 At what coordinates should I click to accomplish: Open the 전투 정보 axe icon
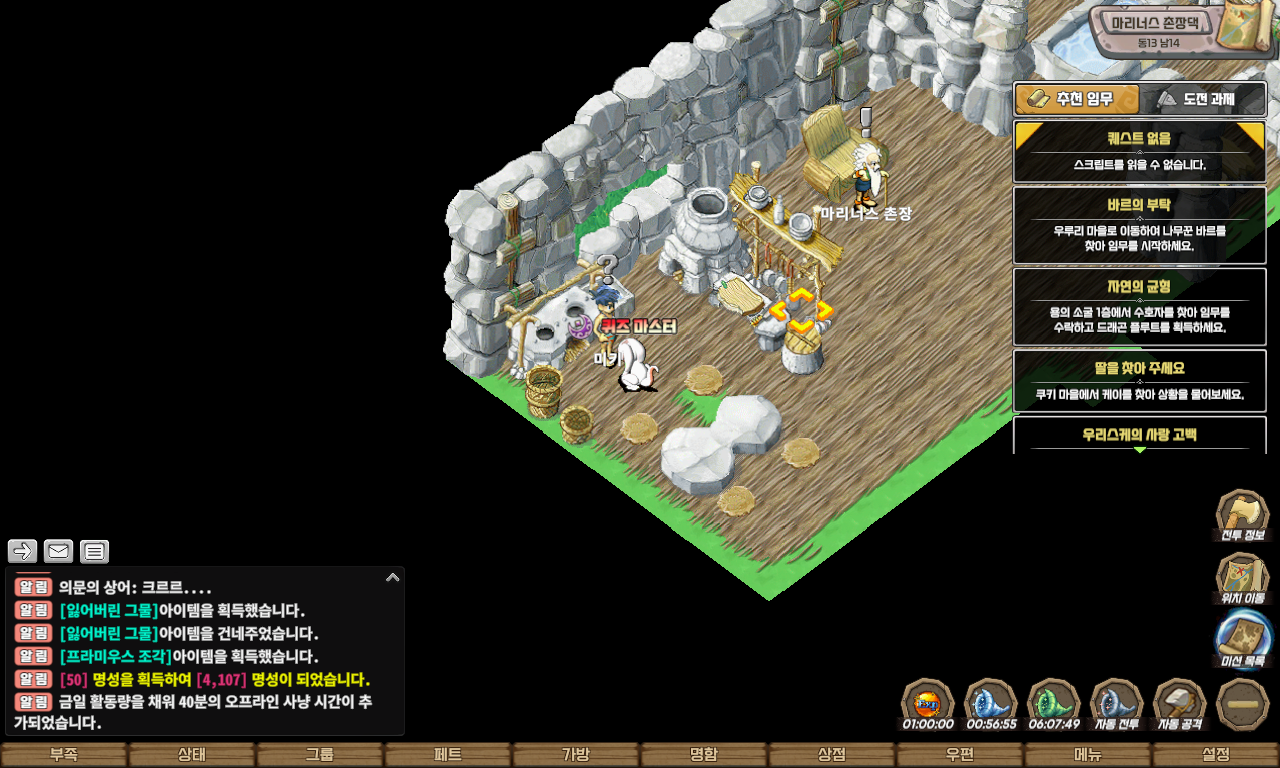(x=1242, y=516)
